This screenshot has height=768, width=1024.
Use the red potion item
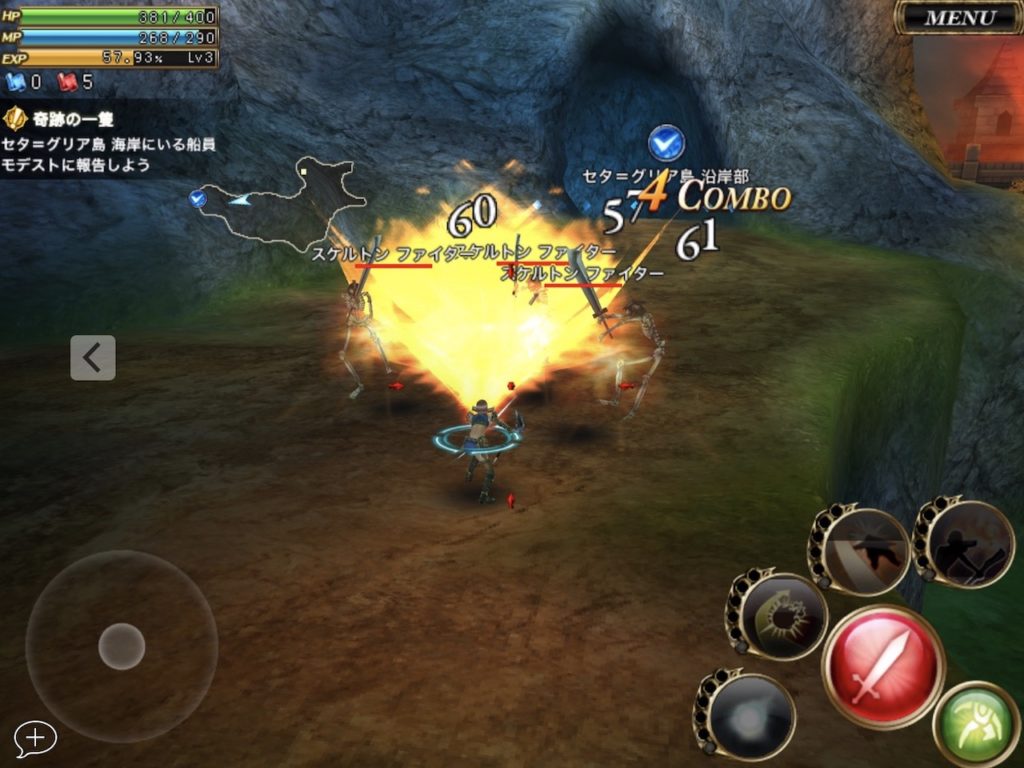coord(74,82)
